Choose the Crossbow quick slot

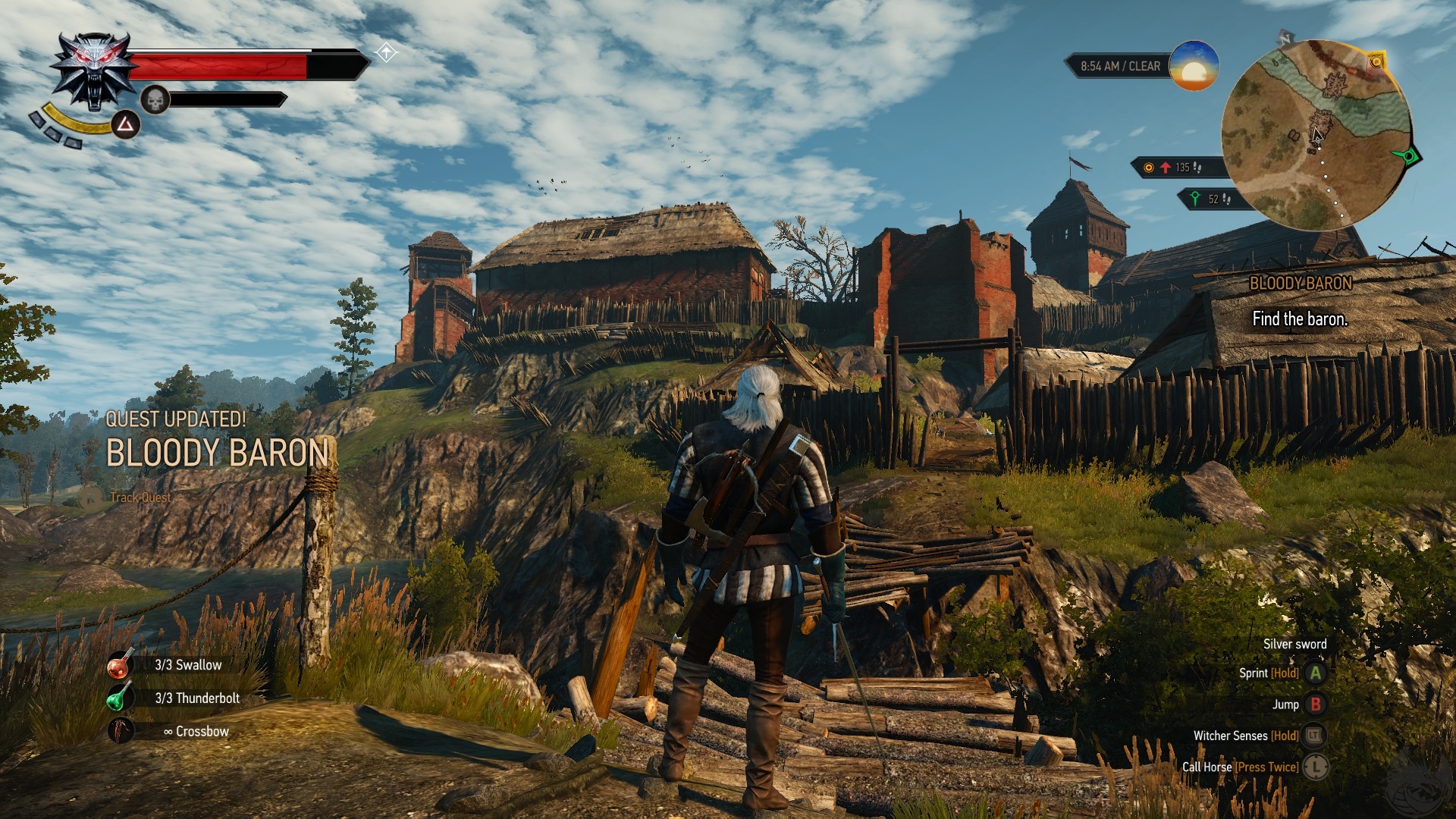coord(120,731)
